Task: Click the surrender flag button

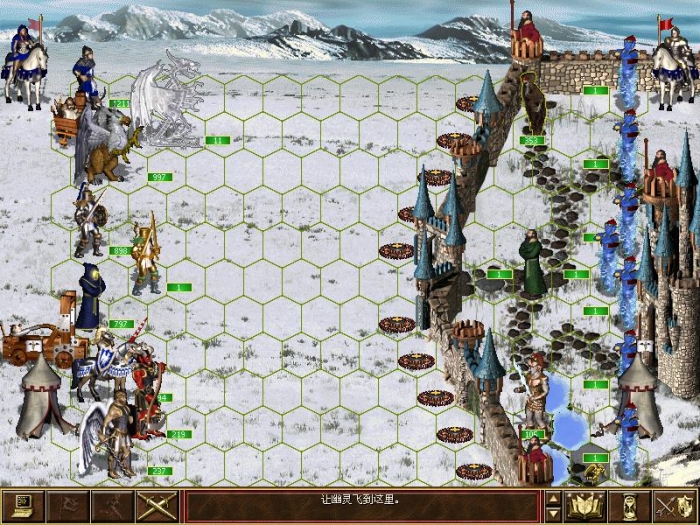Action: coord(68,505)
